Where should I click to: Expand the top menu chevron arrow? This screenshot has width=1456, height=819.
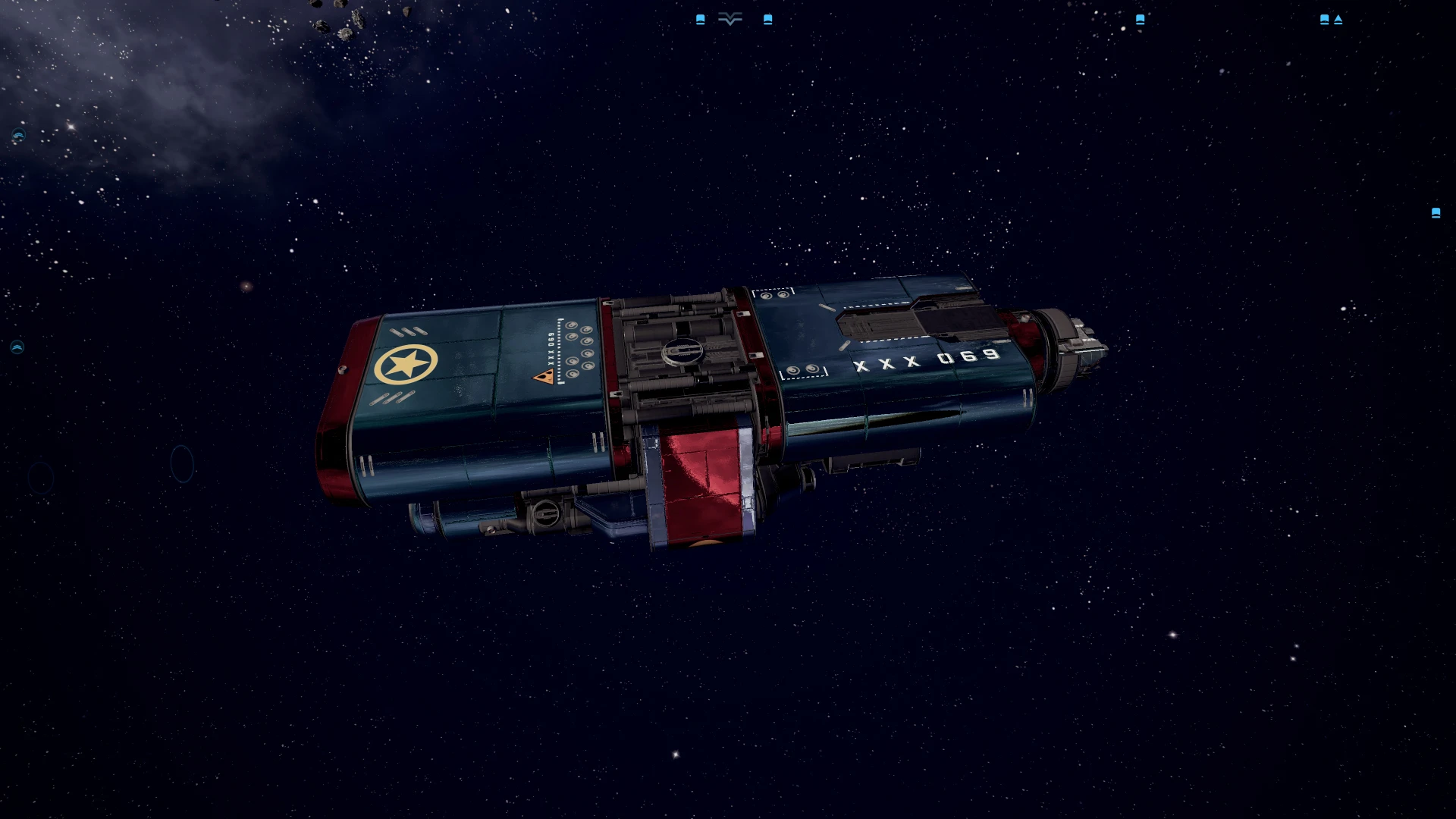[730, 20]
